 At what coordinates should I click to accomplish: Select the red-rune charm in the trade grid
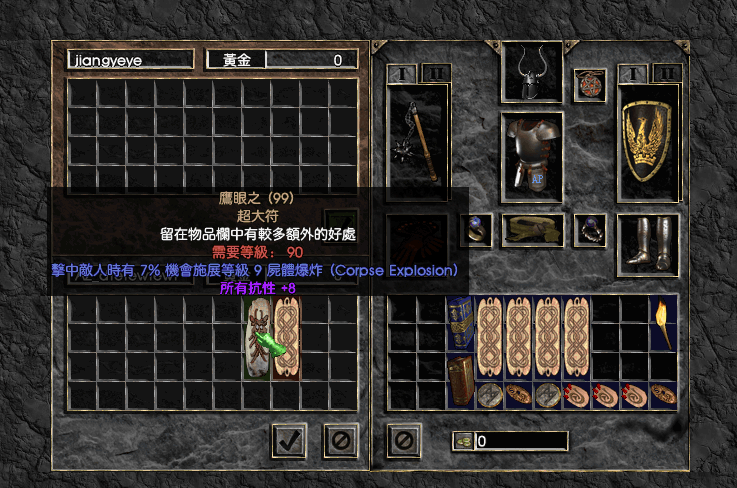point(258,338)
